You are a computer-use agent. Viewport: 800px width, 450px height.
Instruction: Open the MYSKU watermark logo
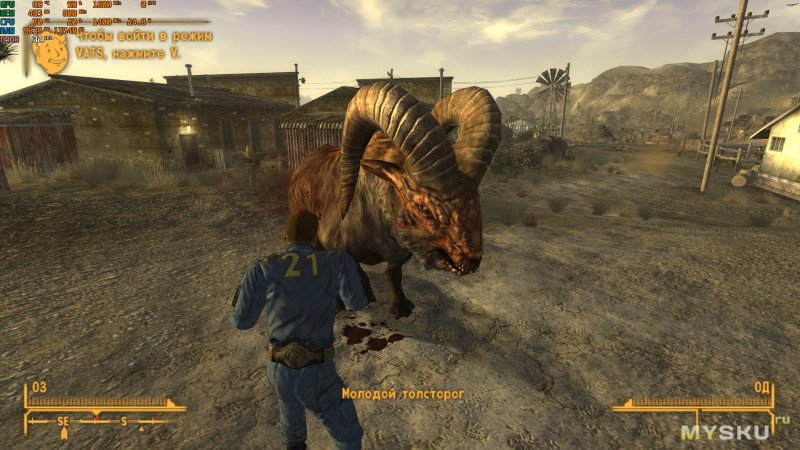[x=728, y=432]
